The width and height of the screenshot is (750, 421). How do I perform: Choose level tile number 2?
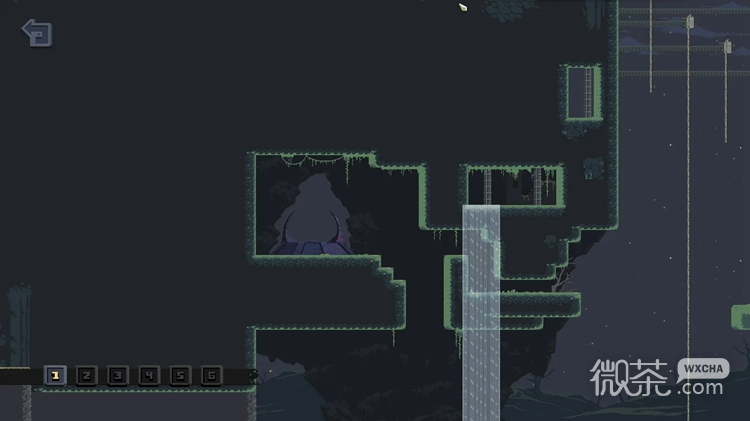pyautogui.click(x=86, y=376)
